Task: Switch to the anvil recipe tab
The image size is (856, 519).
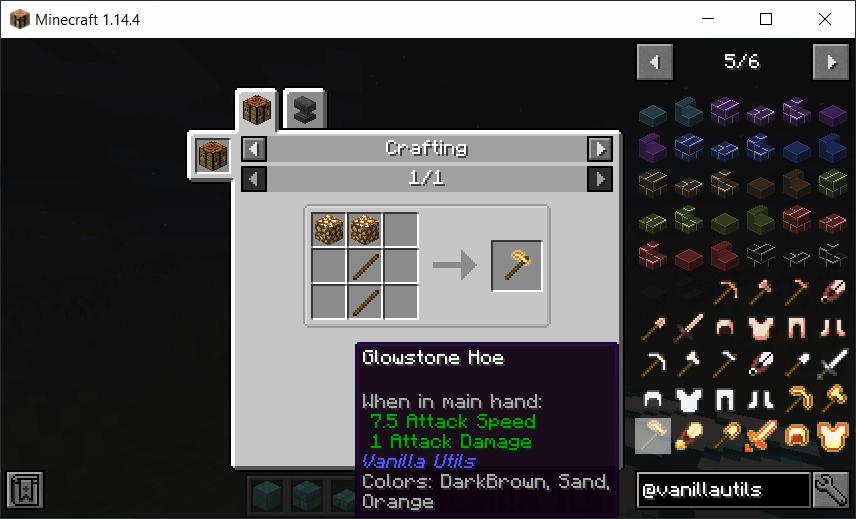Action: coord(304,110)
